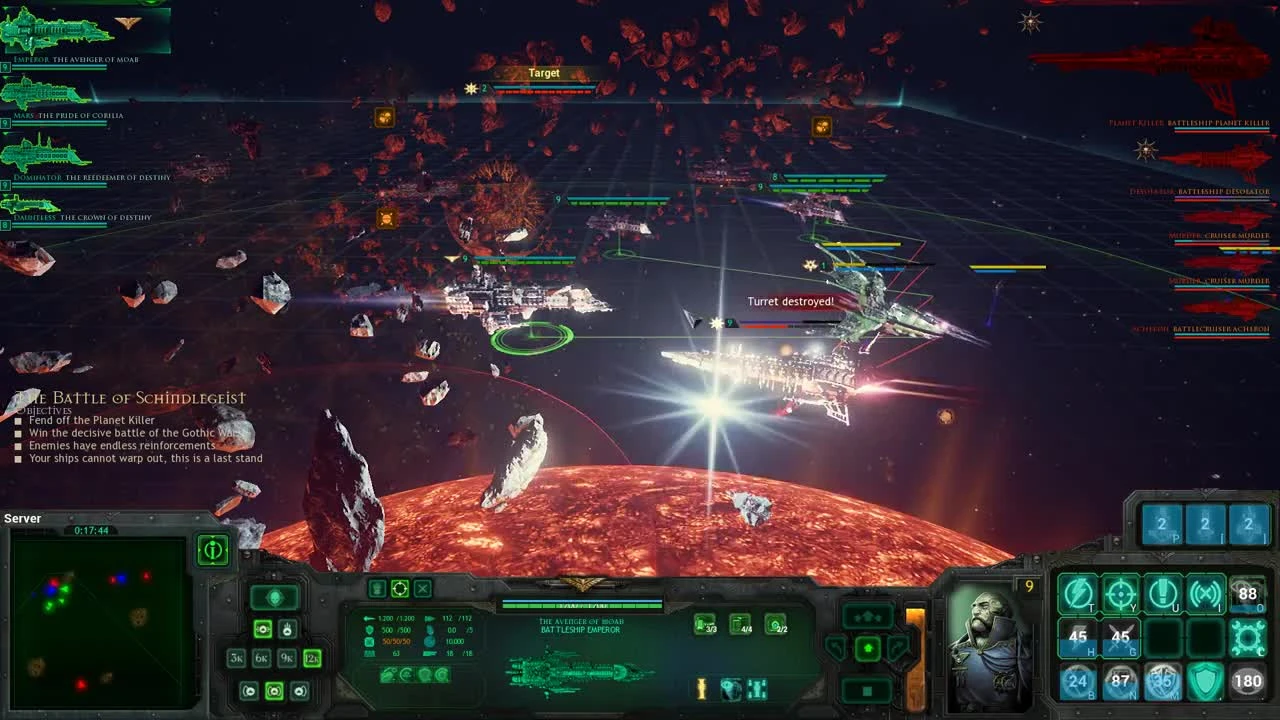Activate the High Energy Turn lightning ability

(1077, 593)
